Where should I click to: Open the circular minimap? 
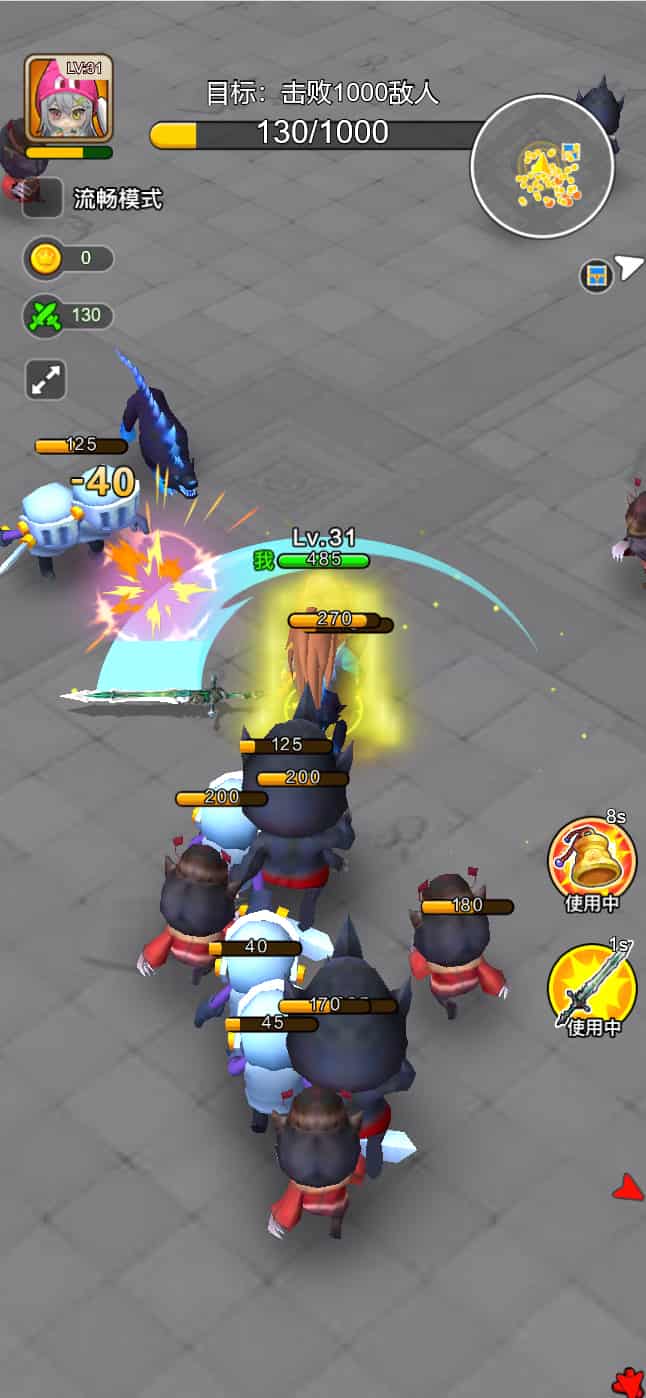[541, 166]
